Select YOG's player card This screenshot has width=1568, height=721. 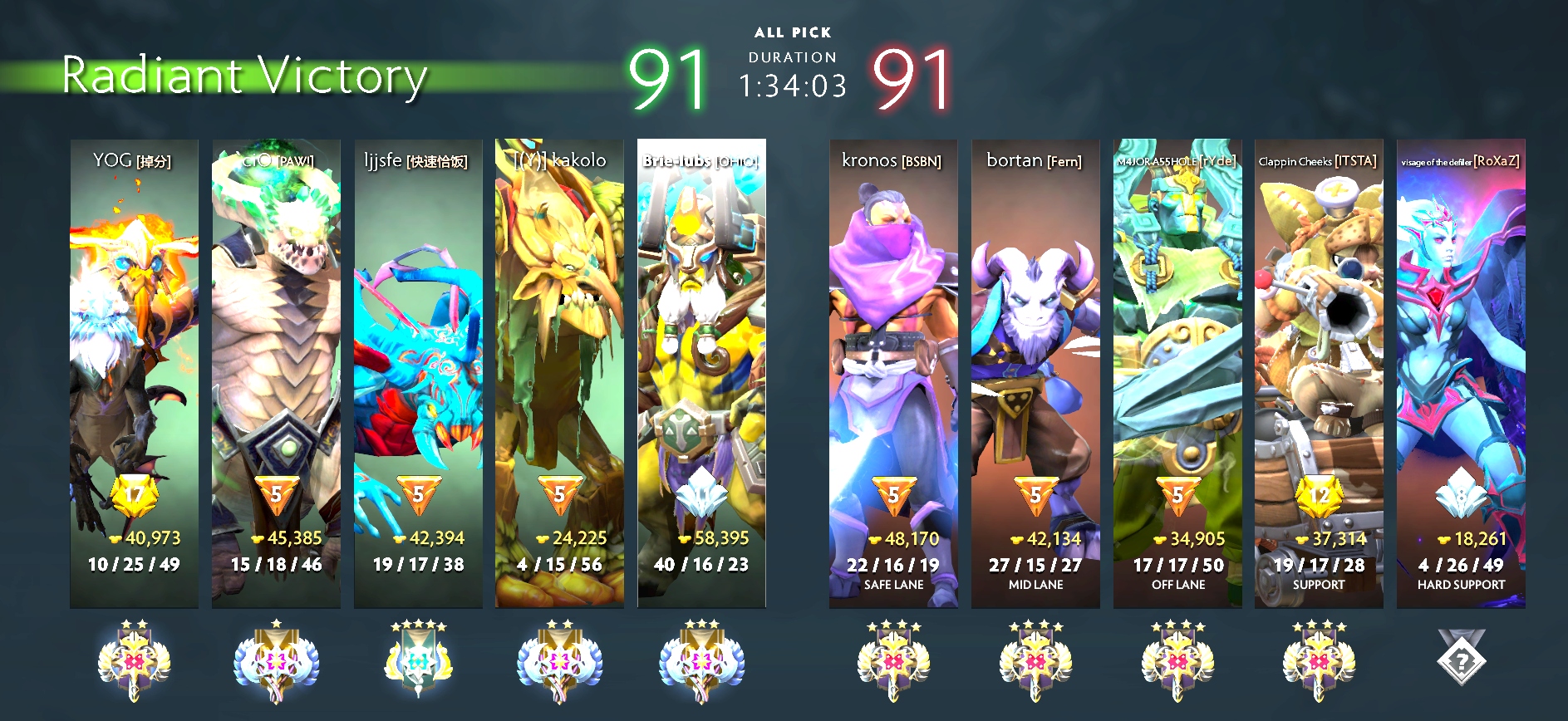pyautogui.click(x=134, y=374)
